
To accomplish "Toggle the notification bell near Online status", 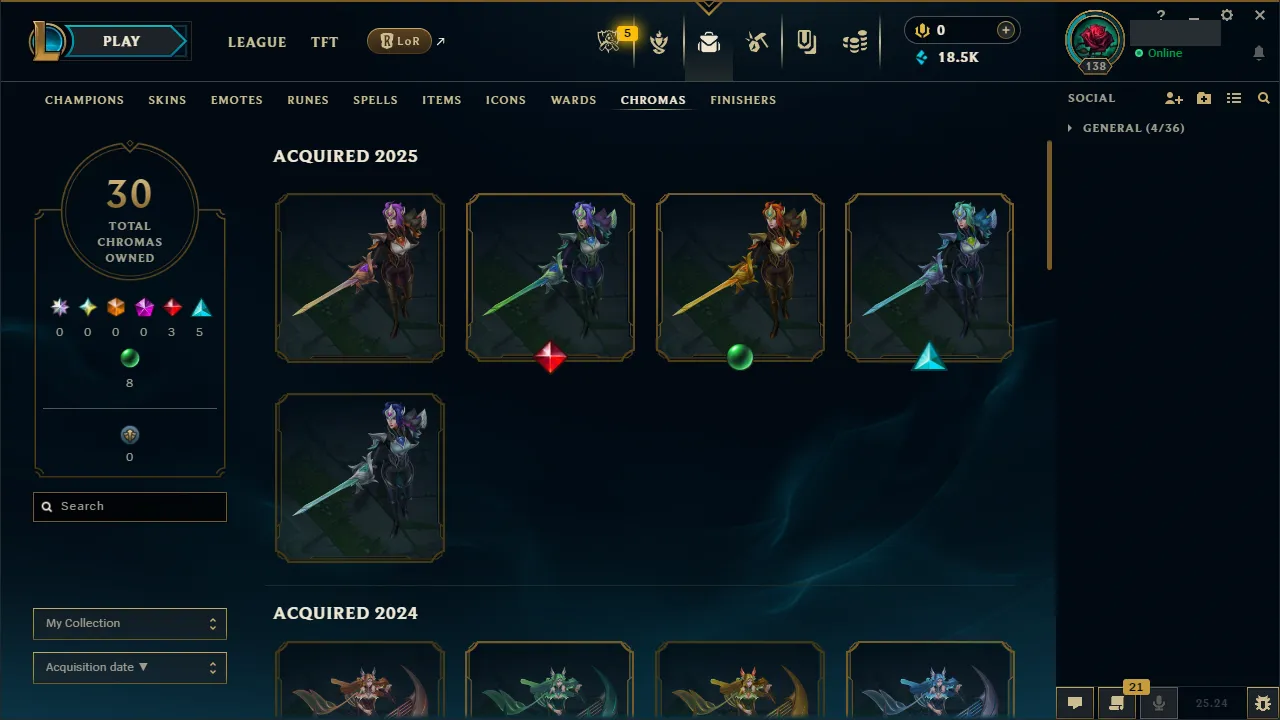I will [1258, 51].
